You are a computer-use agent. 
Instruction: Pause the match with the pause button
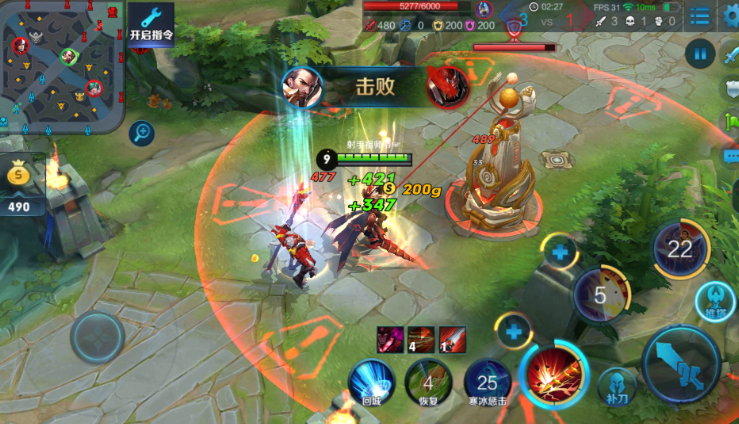point(700,52)
